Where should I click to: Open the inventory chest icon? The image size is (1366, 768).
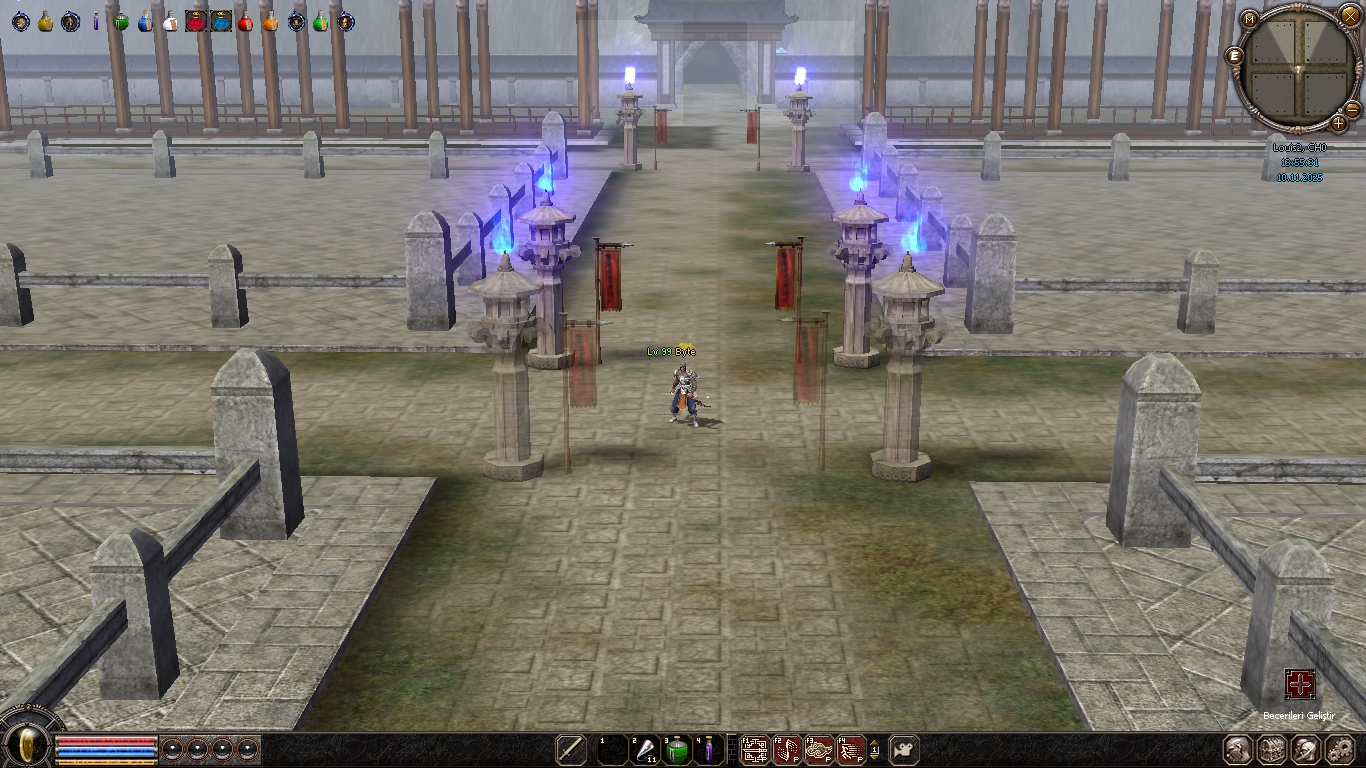(1272, 749)
